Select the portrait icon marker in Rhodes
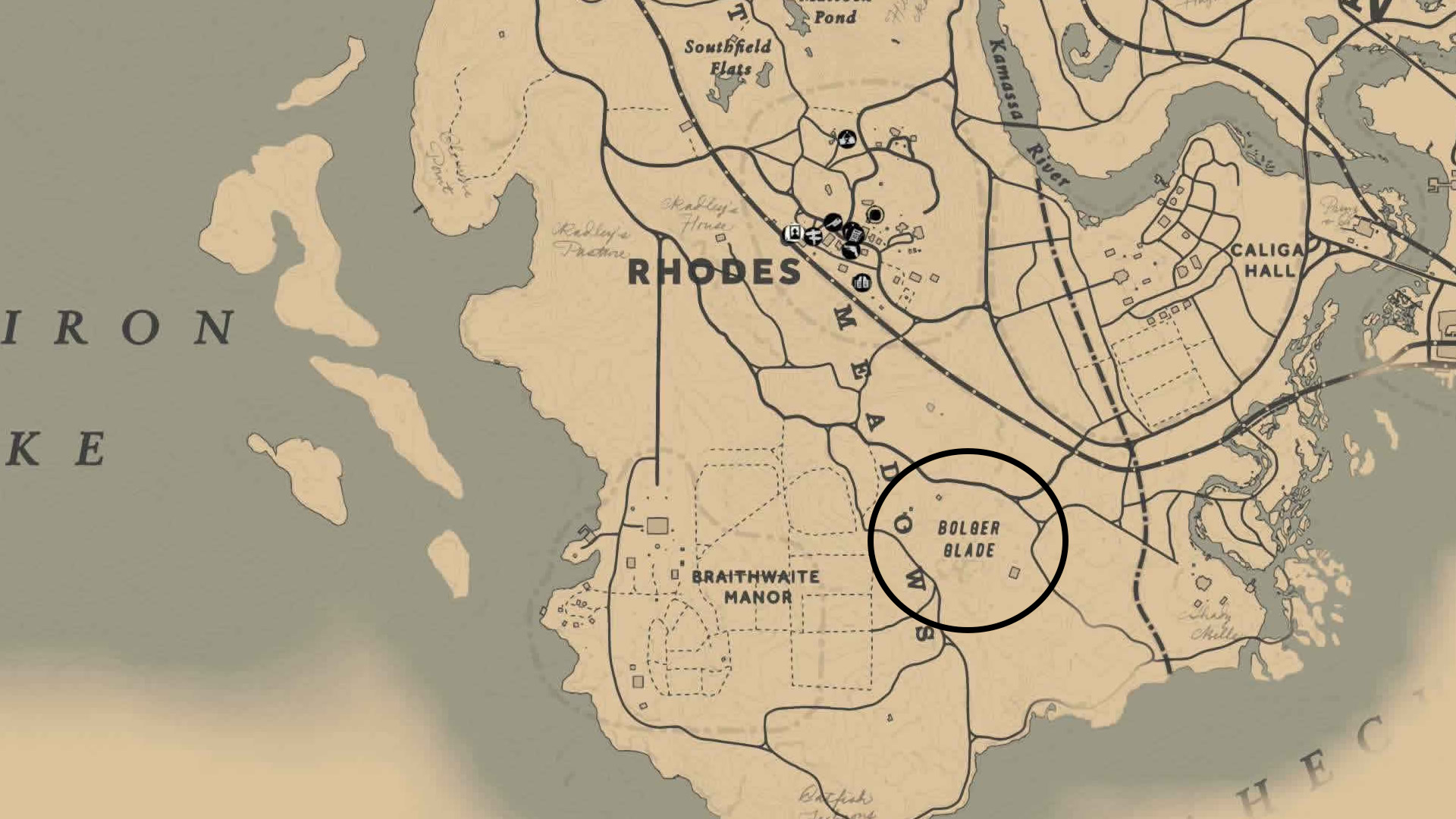The image size is (1456, 819). coord(794,234)
